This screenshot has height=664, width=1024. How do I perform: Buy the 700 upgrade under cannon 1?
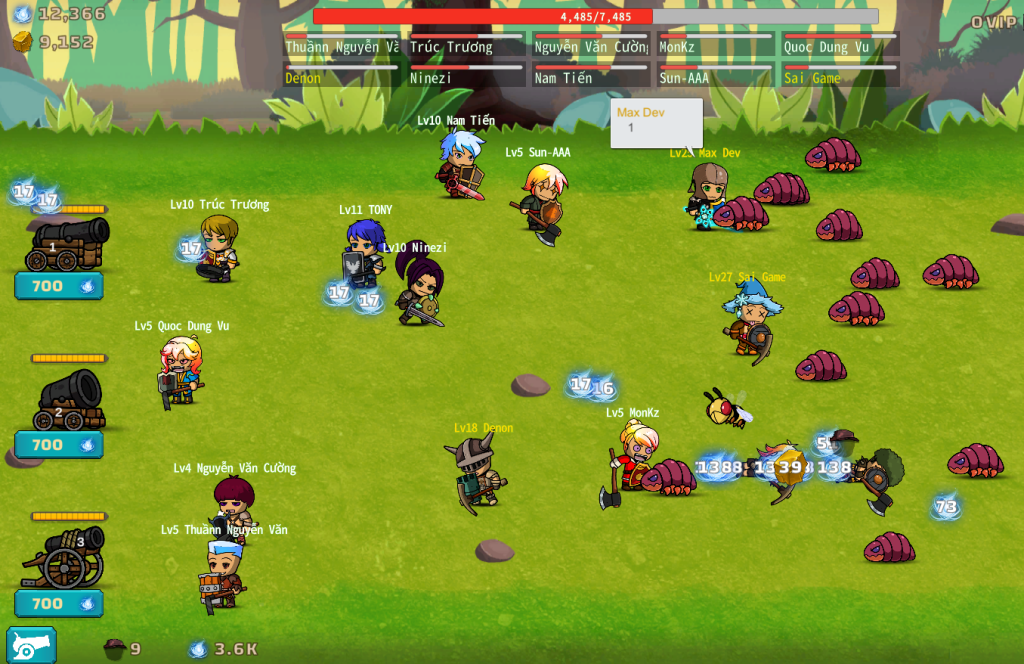(59, 286)
